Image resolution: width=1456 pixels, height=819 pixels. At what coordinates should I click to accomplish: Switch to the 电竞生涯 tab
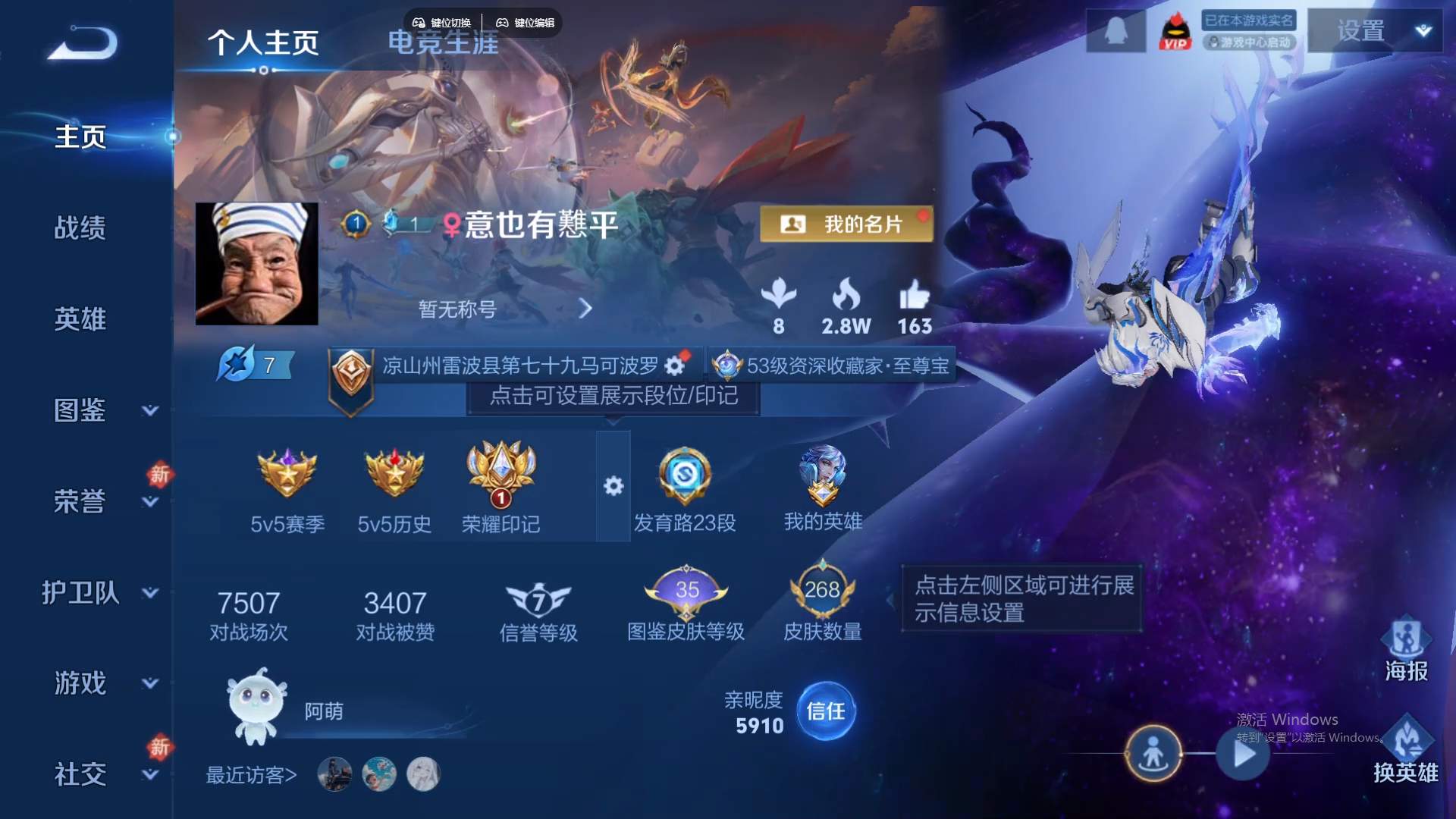coord(444,44)
